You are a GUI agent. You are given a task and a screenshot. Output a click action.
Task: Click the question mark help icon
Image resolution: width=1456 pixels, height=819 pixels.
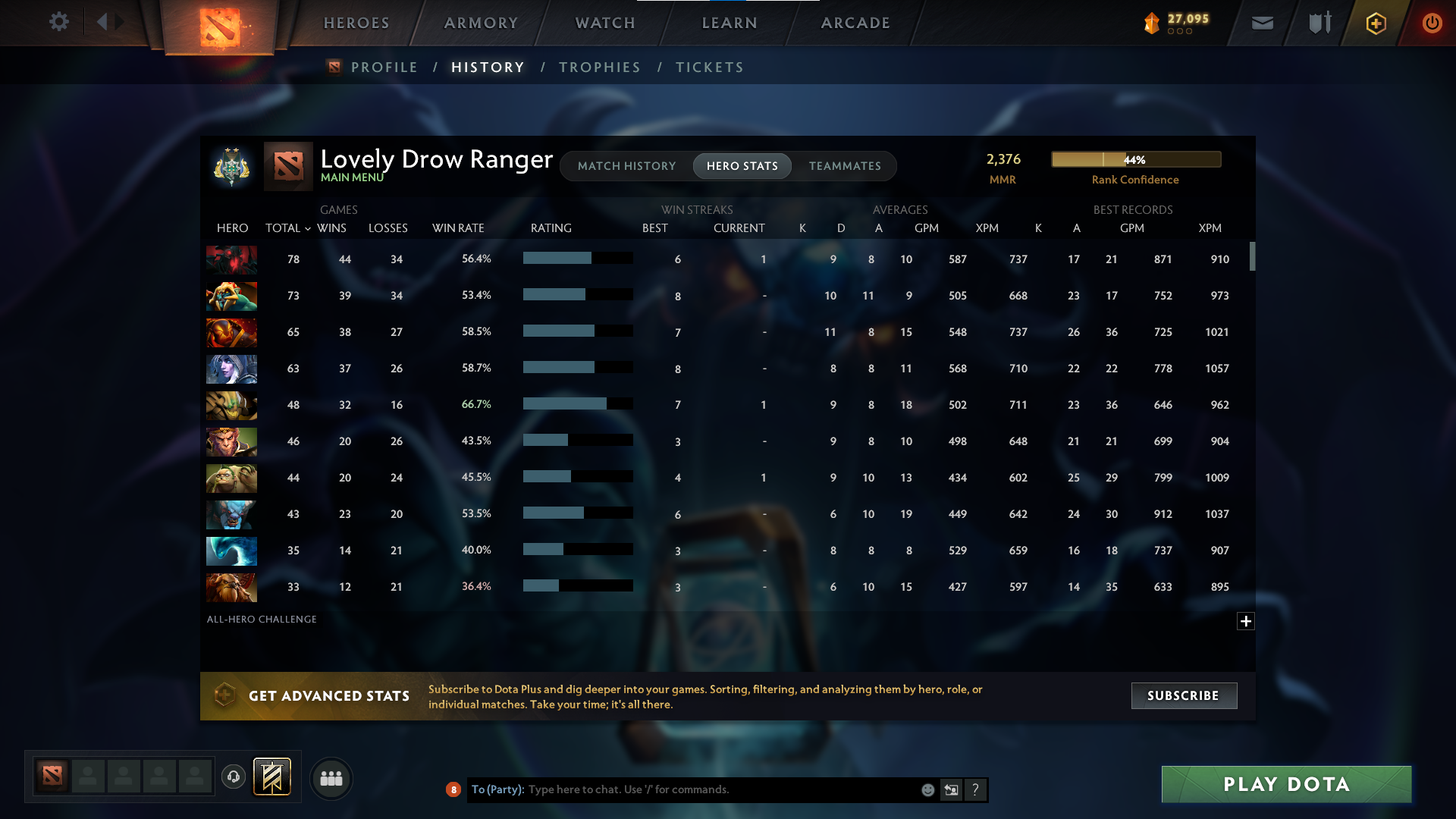coord(976,789)
